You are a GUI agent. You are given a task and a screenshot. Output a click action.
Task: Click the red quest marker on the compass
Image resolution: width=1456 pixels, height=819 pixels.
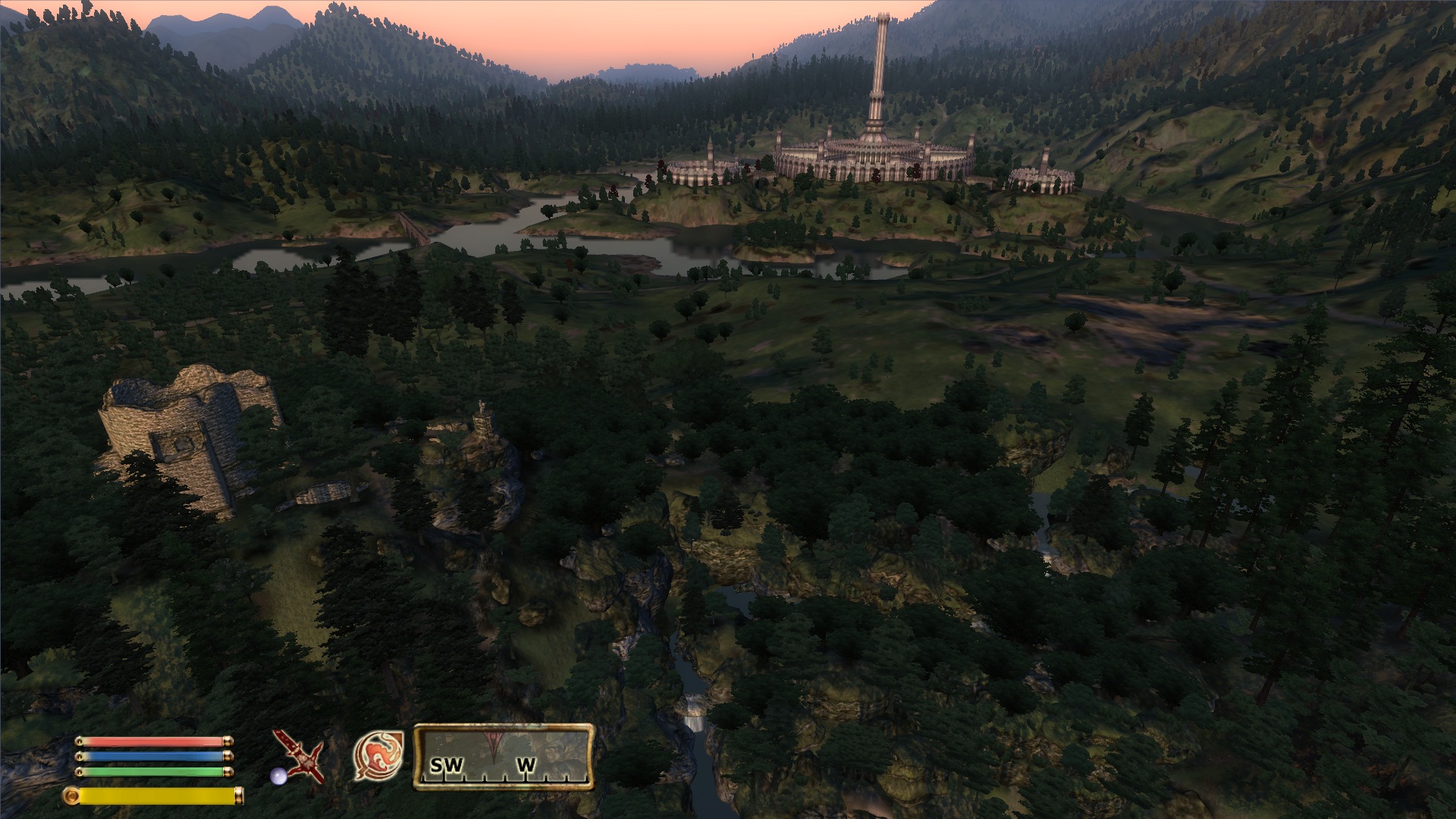494,741
